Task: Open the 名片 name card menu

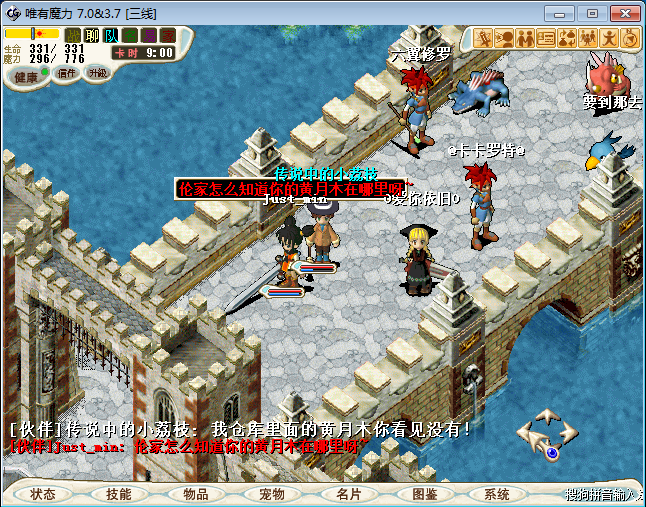Action: click(347, 494)
